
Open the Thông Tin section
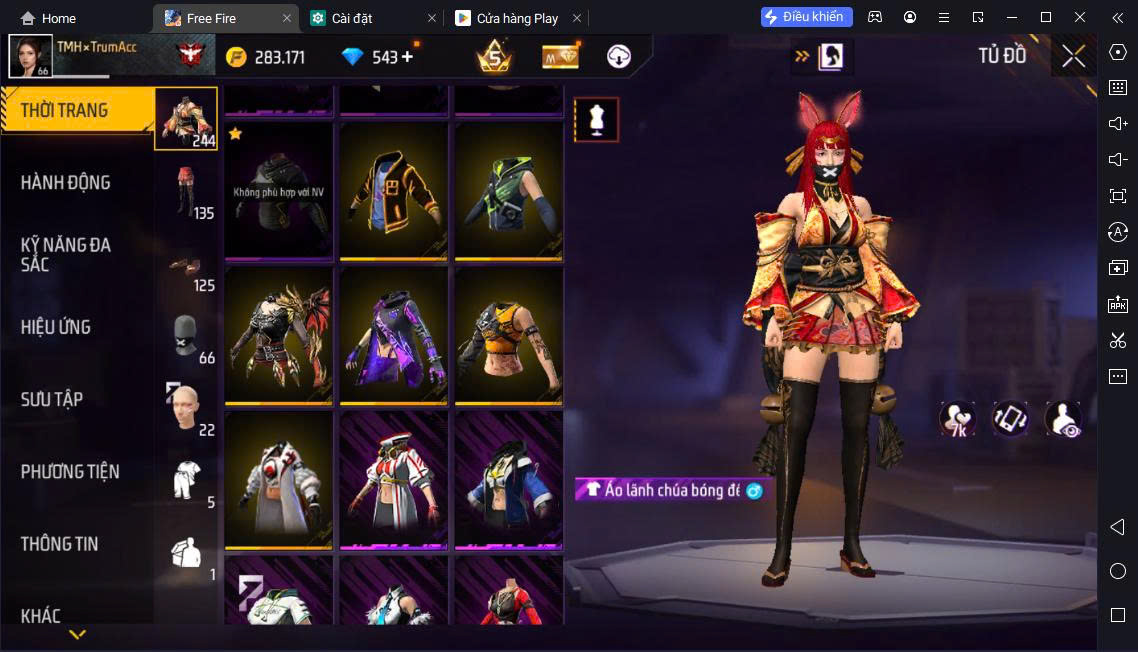[60, 544]
